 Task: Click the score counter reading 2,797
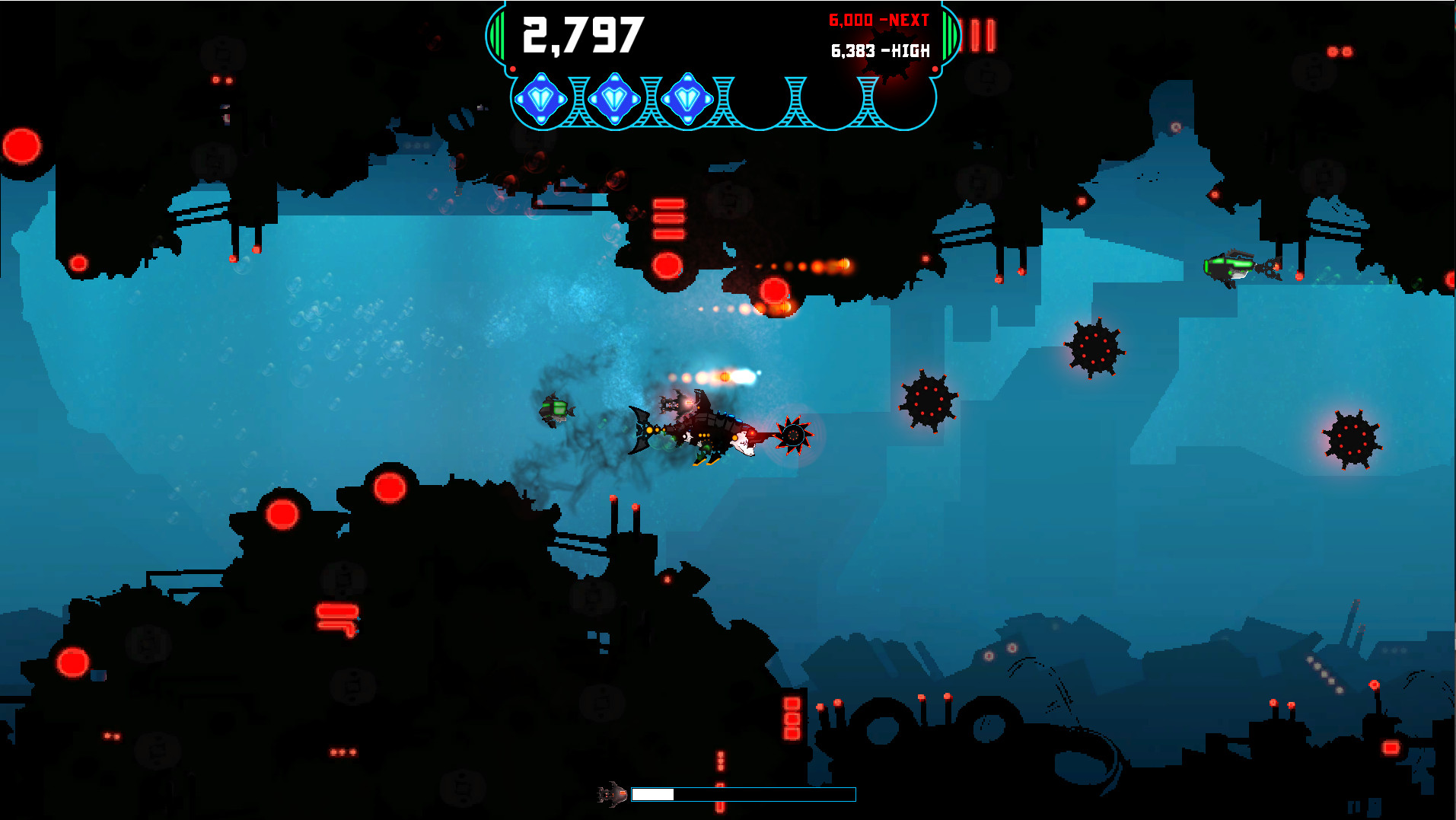pyautogui.click(x=582, y=34)
